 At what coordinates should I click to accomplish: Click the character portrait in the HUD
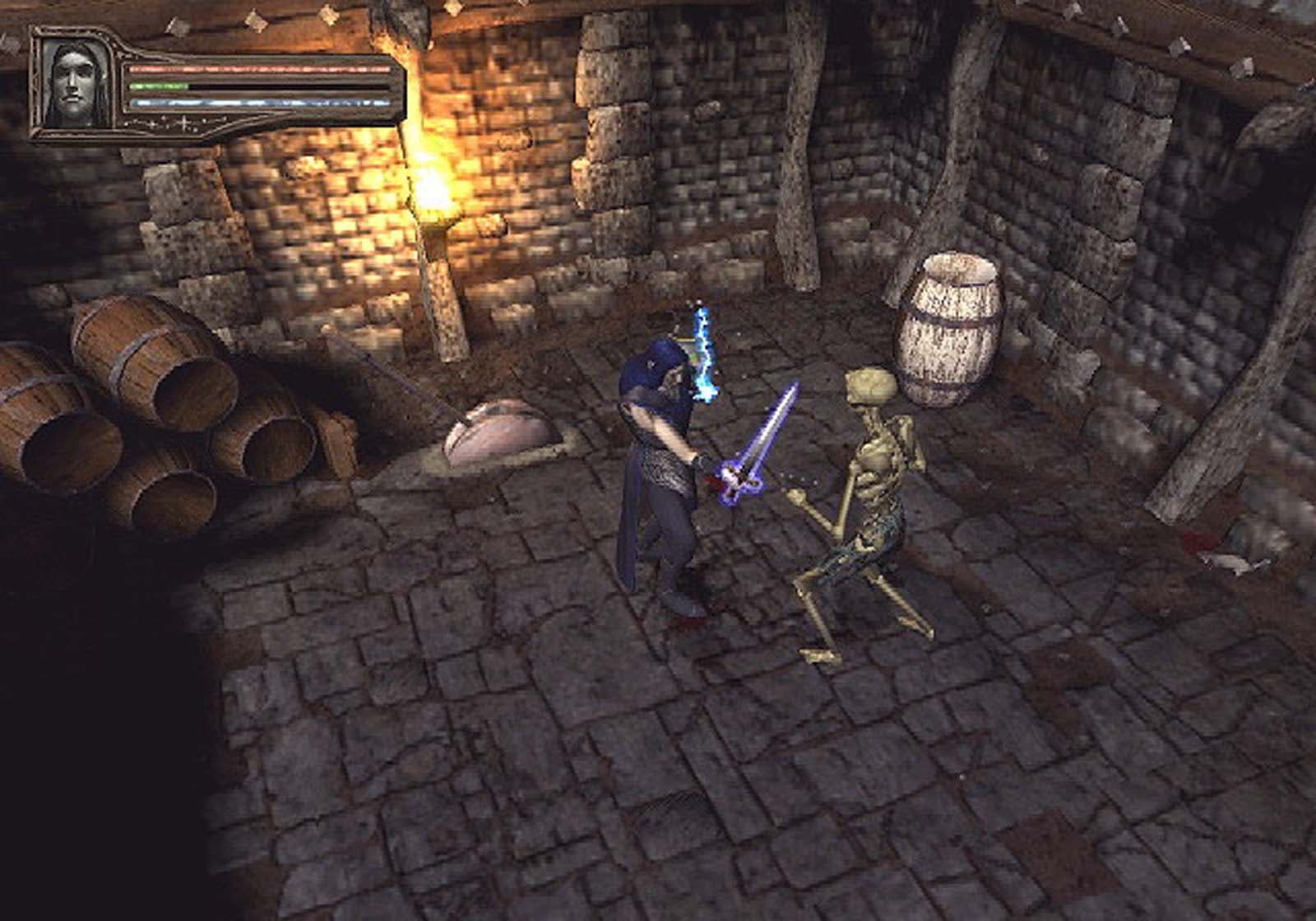point(74,82)
